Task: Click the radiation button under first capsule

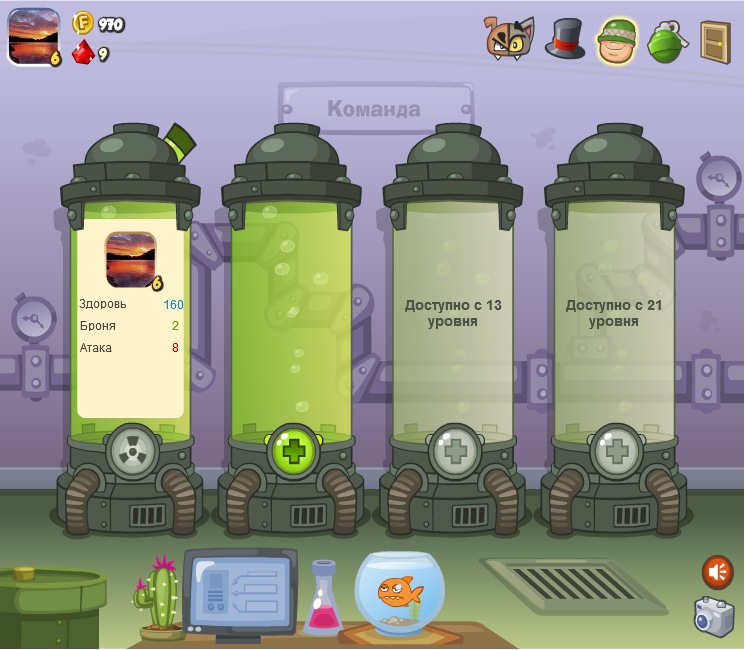Action: (x=131, y=451)
